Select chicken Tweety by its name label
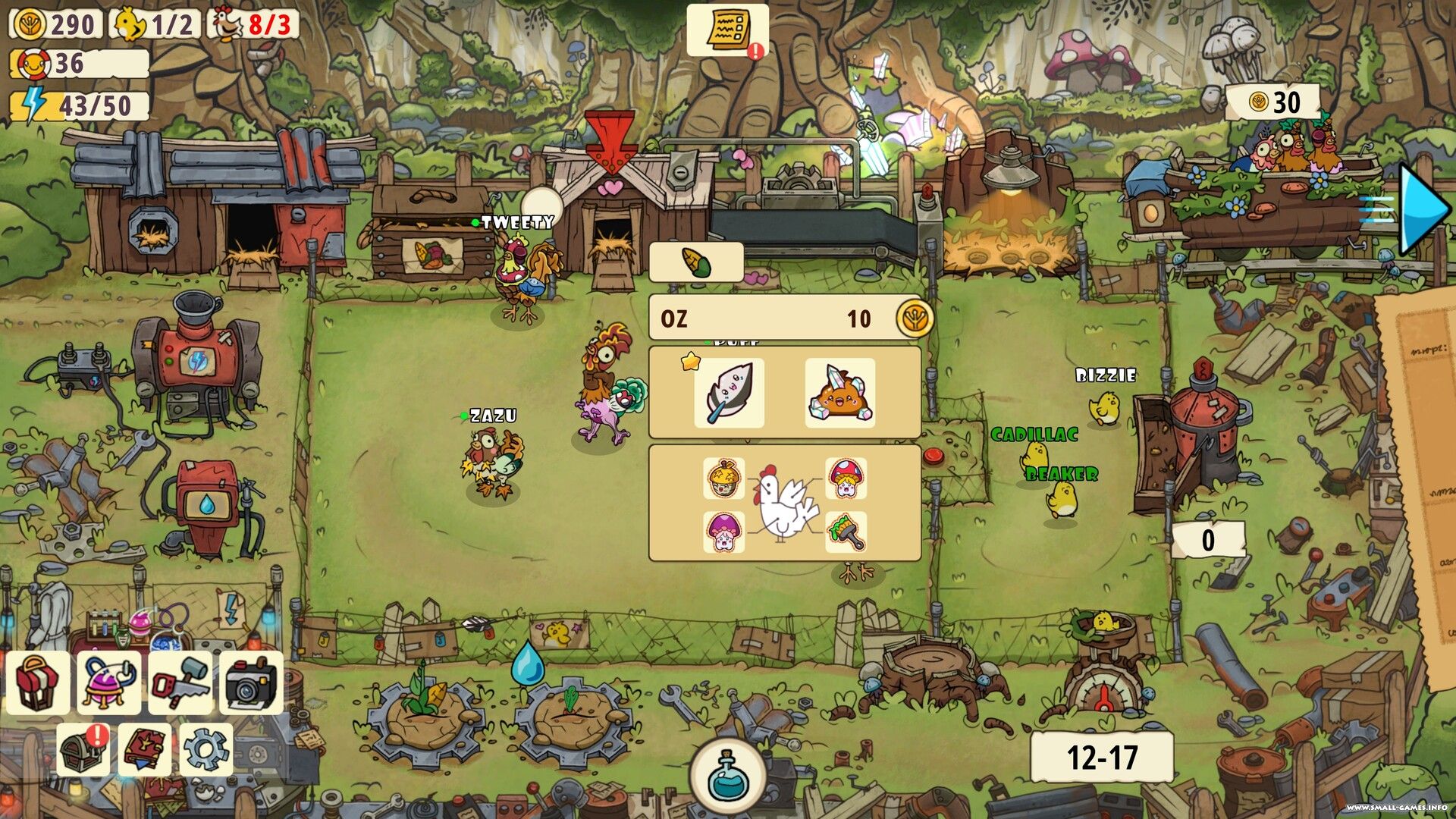 click(517, 223)
